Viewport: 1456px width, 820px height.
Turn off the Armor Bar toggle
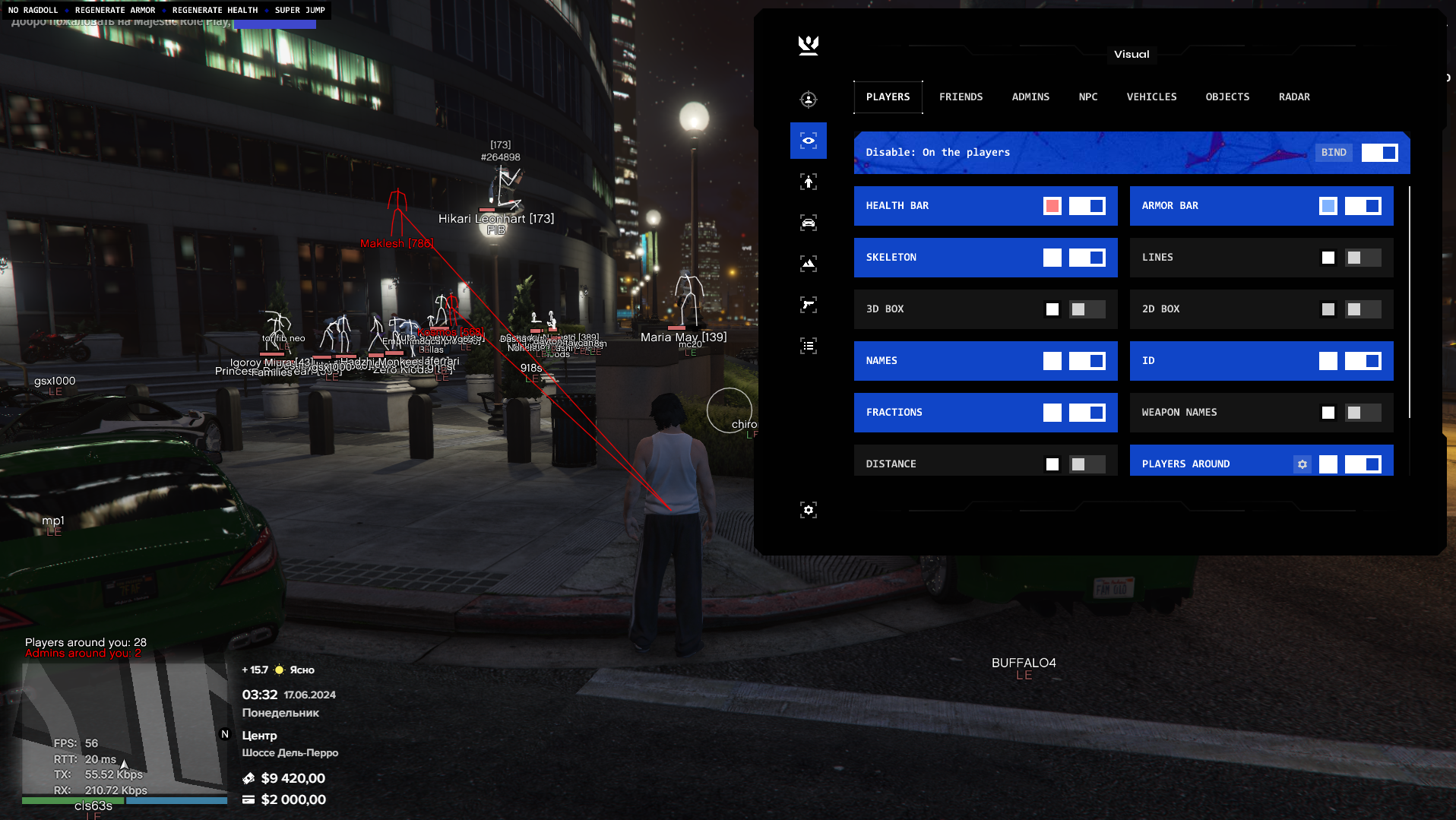[1363, 206]
